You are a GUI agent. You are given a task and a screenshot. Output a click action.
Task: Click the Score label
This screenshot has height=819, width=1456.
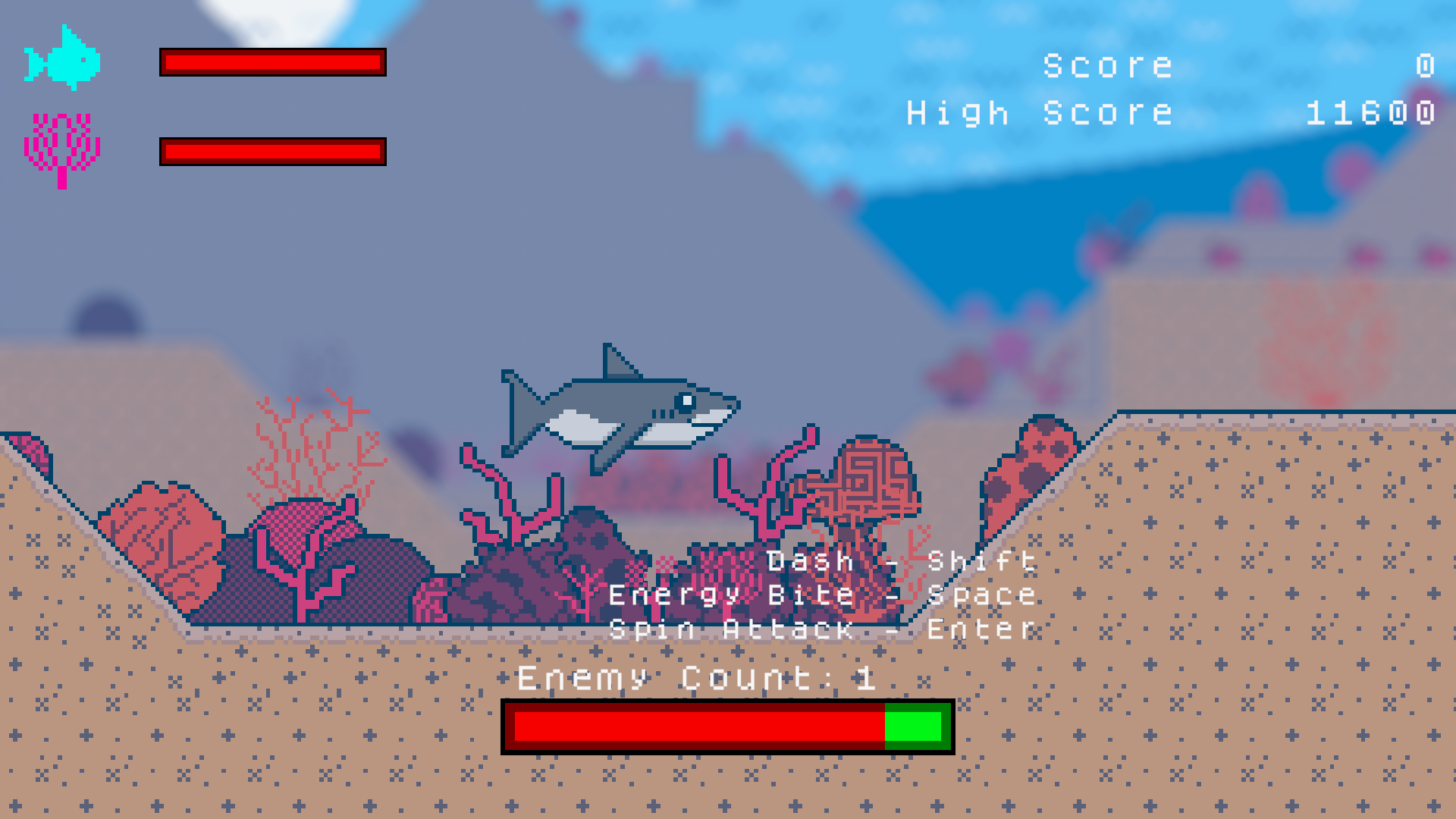pyautogui.click(x=1107, y=64)
